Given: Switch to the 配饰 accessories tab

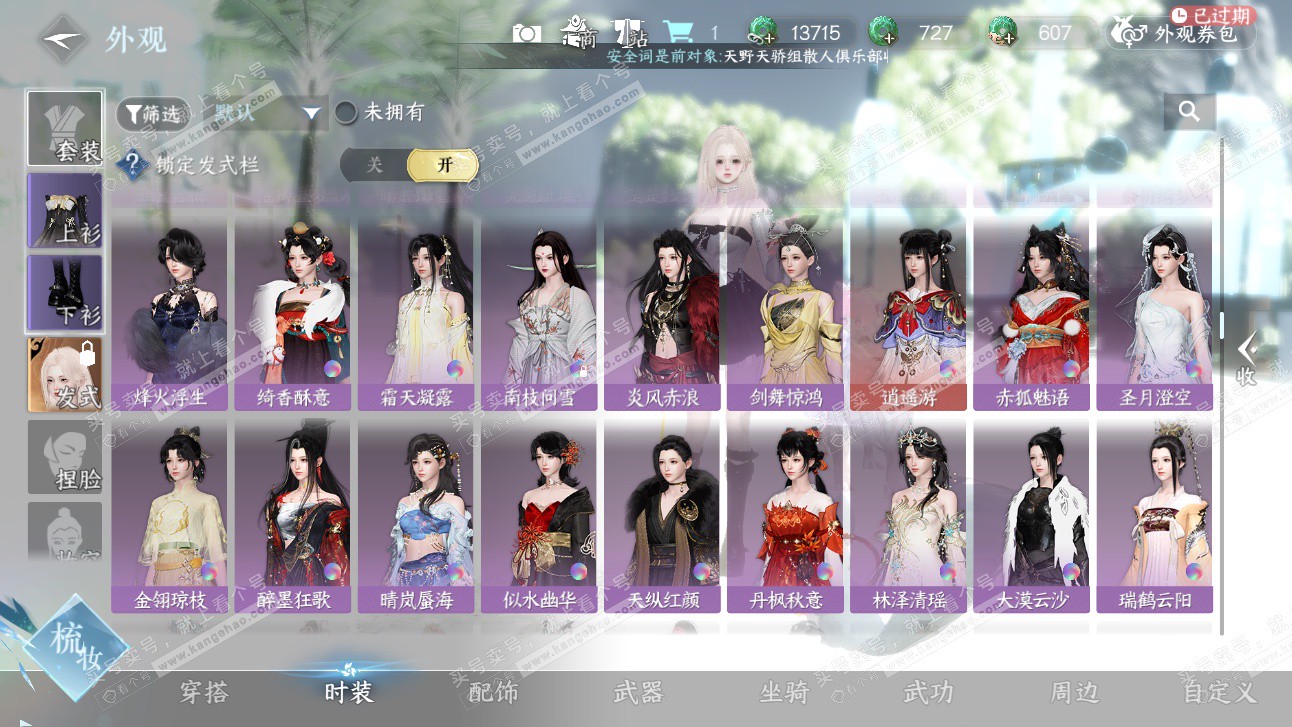Looking at the screenshot, I should (x=493, y=692).
